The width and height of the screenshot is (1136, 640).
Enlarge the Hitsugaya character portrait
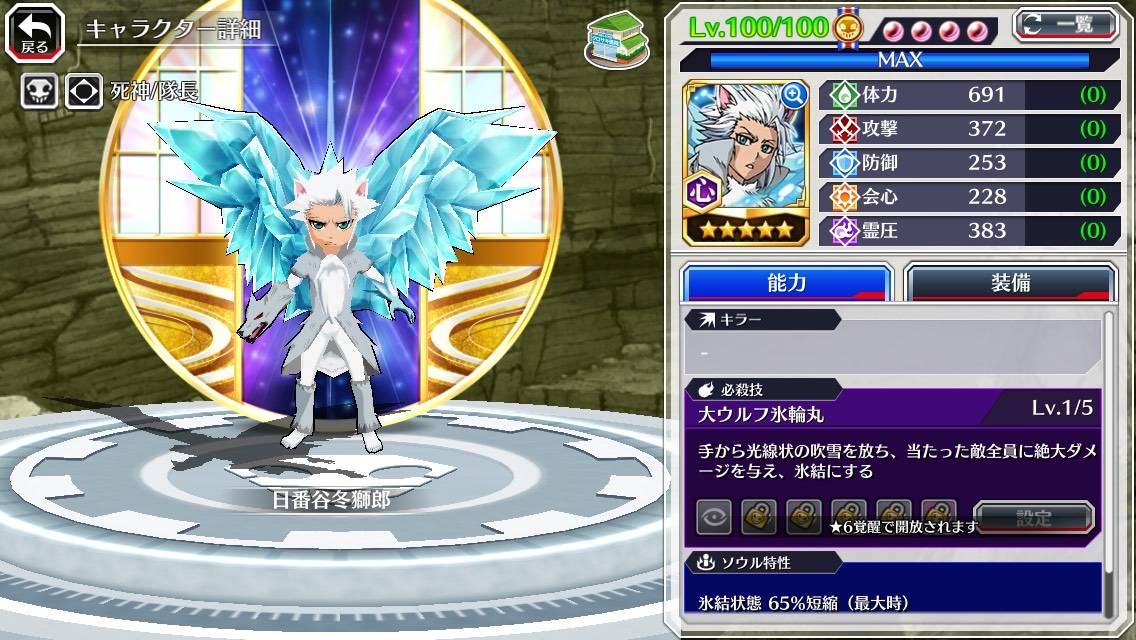[794, 95]
